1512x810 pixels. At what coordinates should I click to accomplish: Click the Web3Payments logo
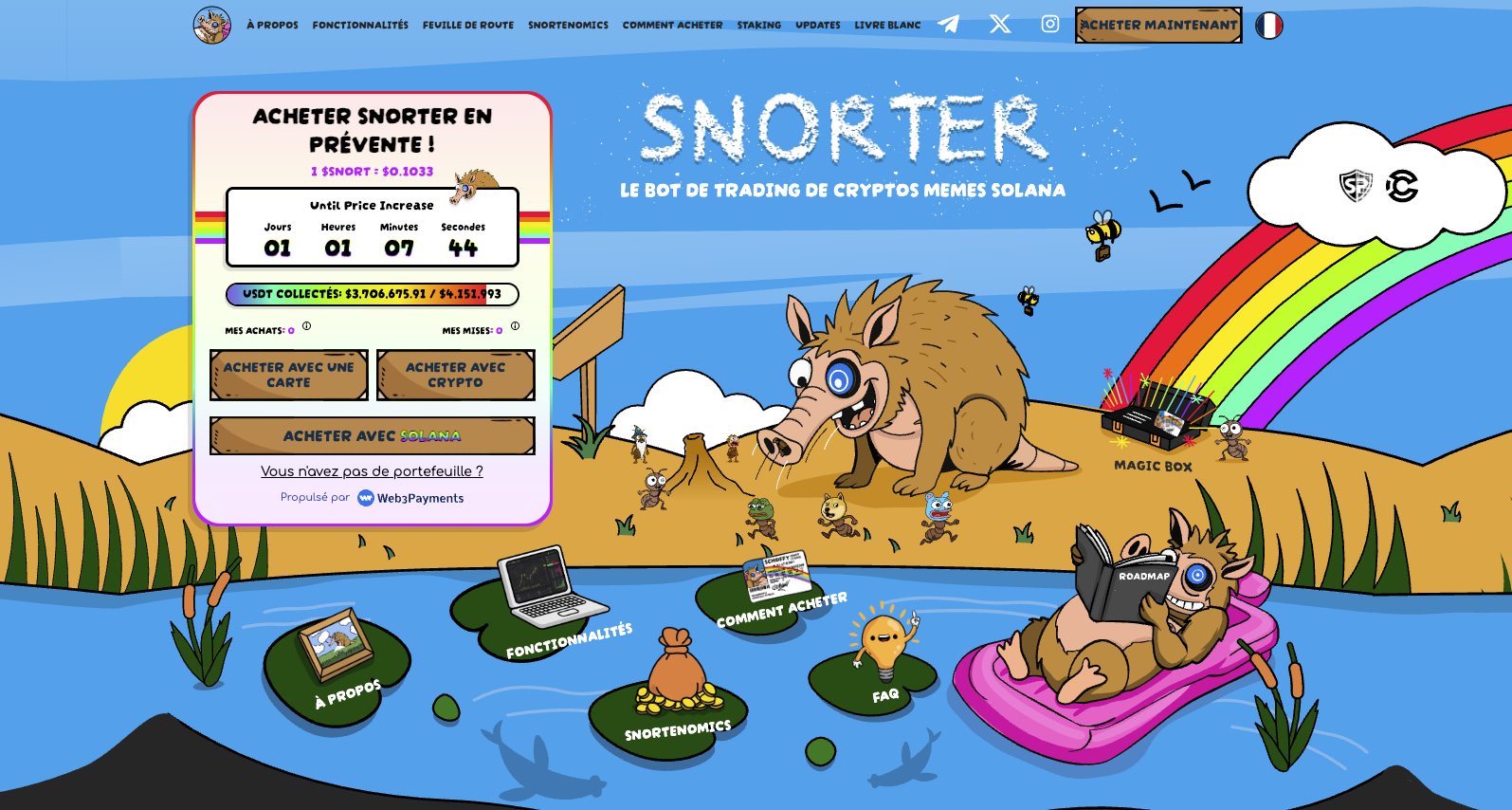410,497
